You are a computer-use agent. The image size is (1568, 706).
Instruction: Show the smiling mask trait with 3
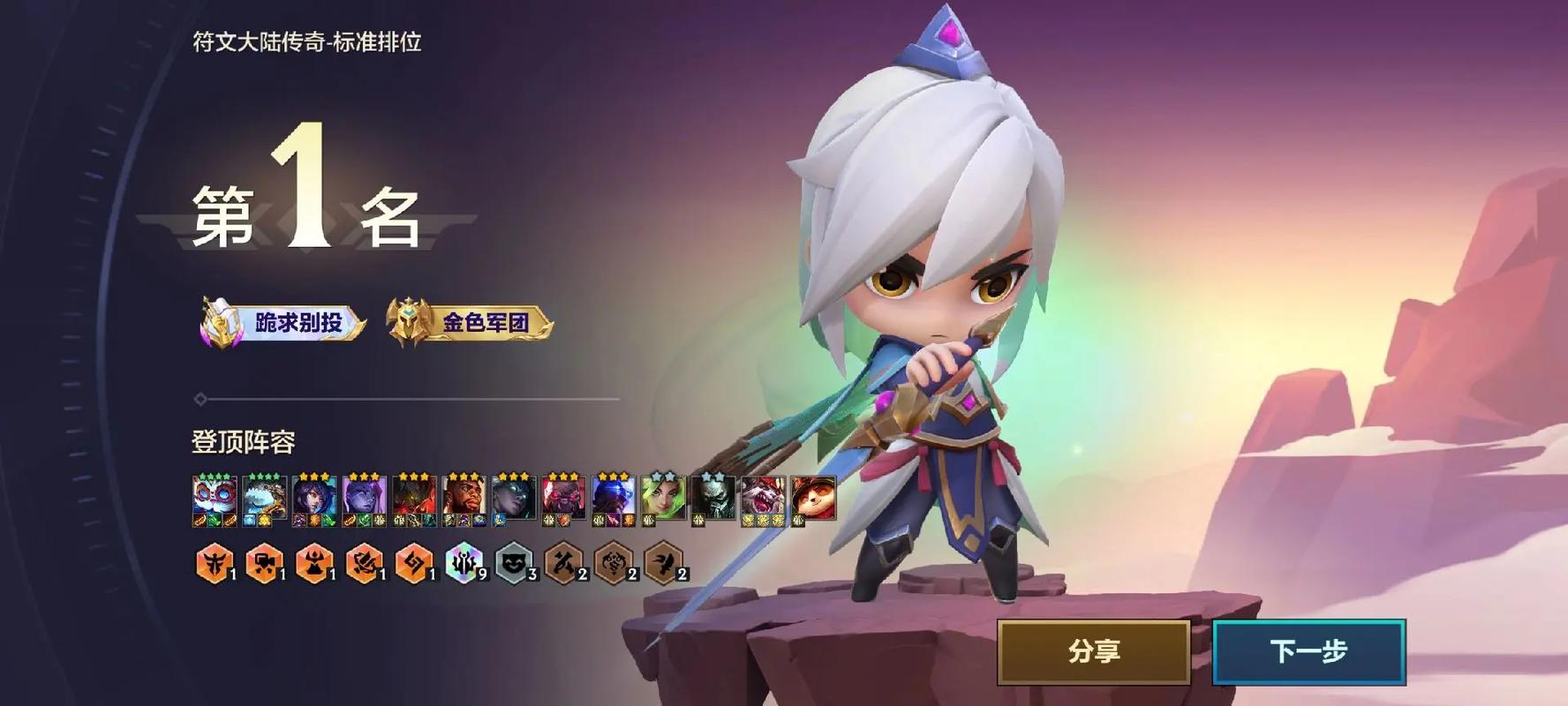[513, 563]
